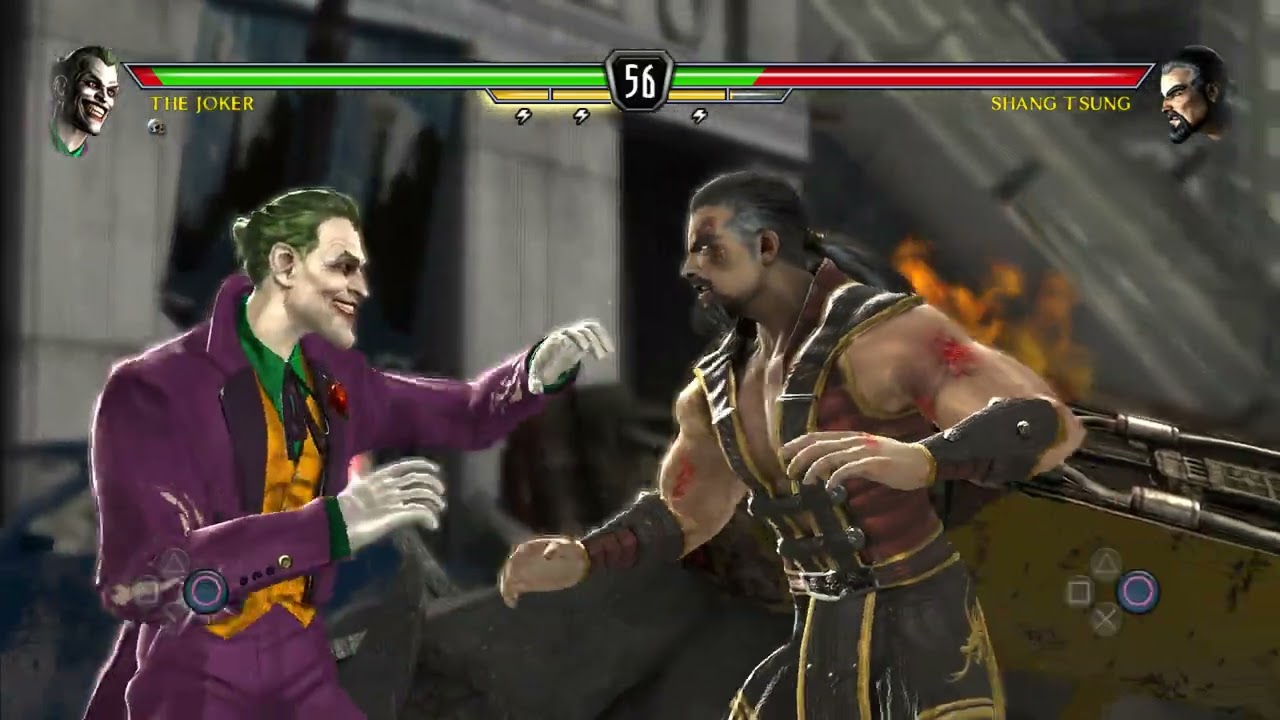
Task: Tap the Circle button overlay near Shang Tsung
Action: coord(1140,588)
